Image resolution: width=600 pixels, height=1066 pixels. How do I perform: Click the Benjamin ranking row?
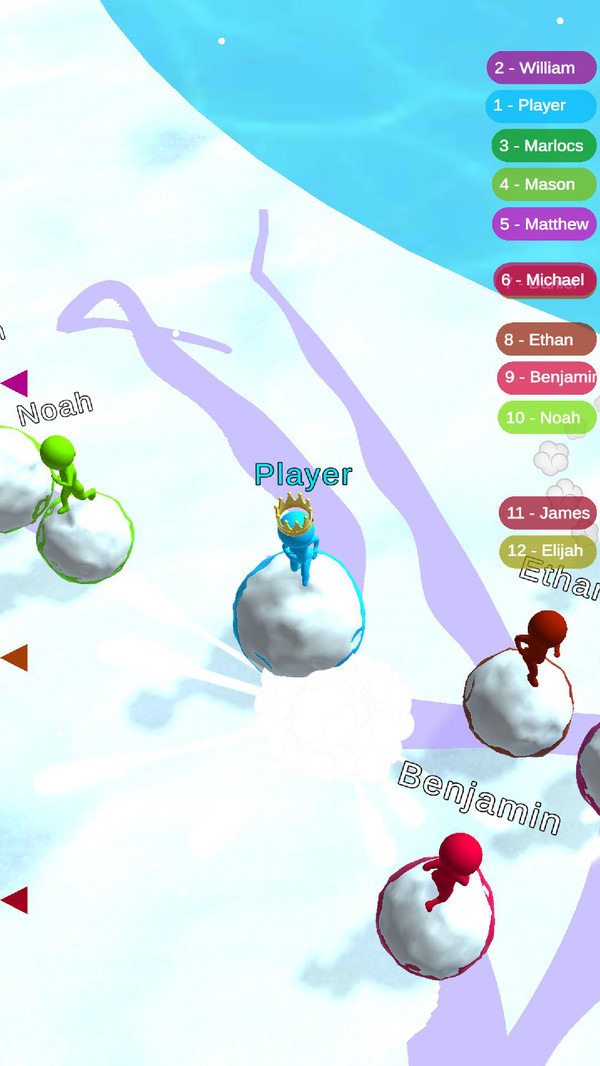pyautogui.click(x=548, y=378)
